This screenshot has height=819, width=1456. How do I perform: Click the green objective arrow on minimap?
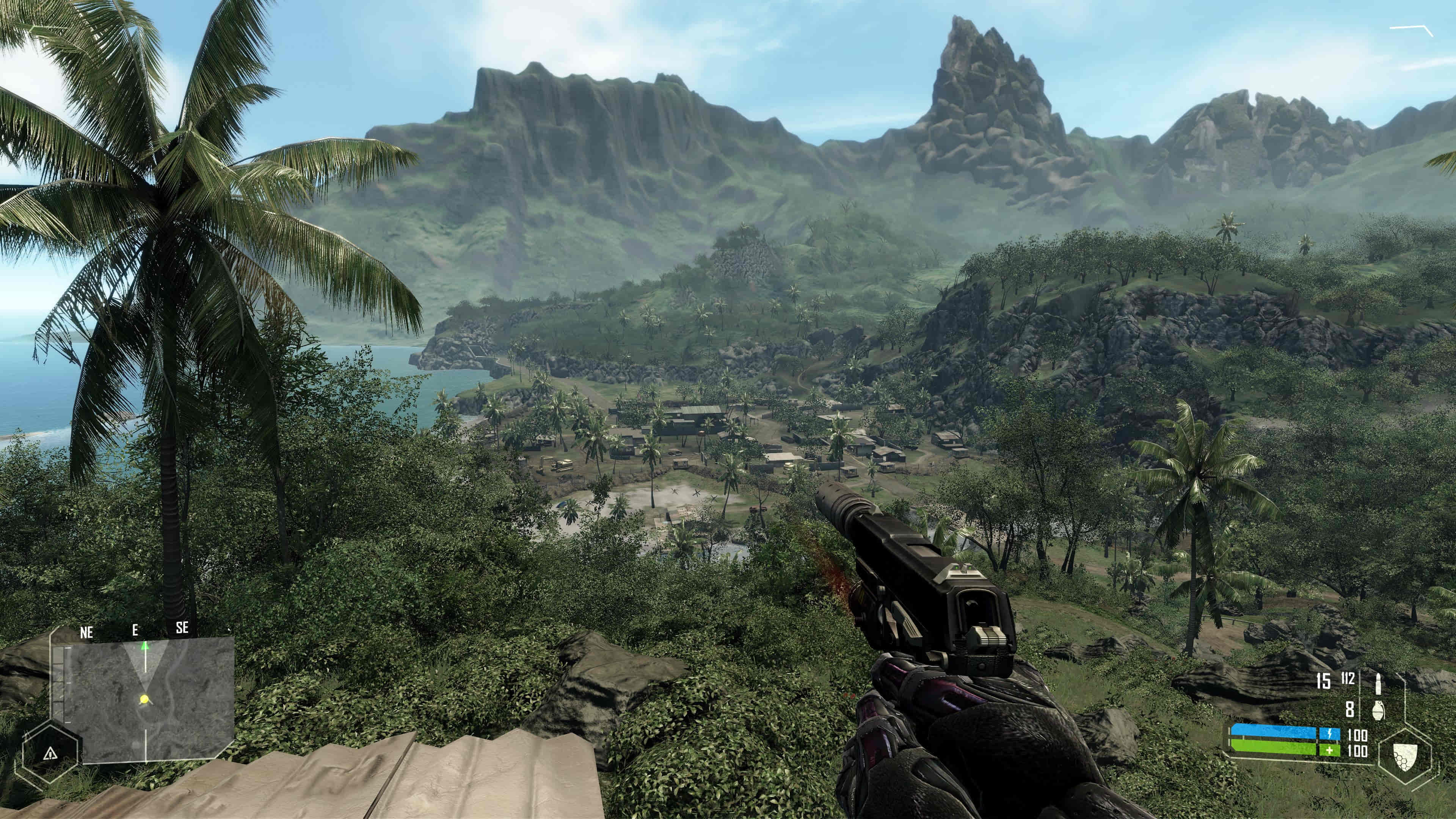coord(144,645)
